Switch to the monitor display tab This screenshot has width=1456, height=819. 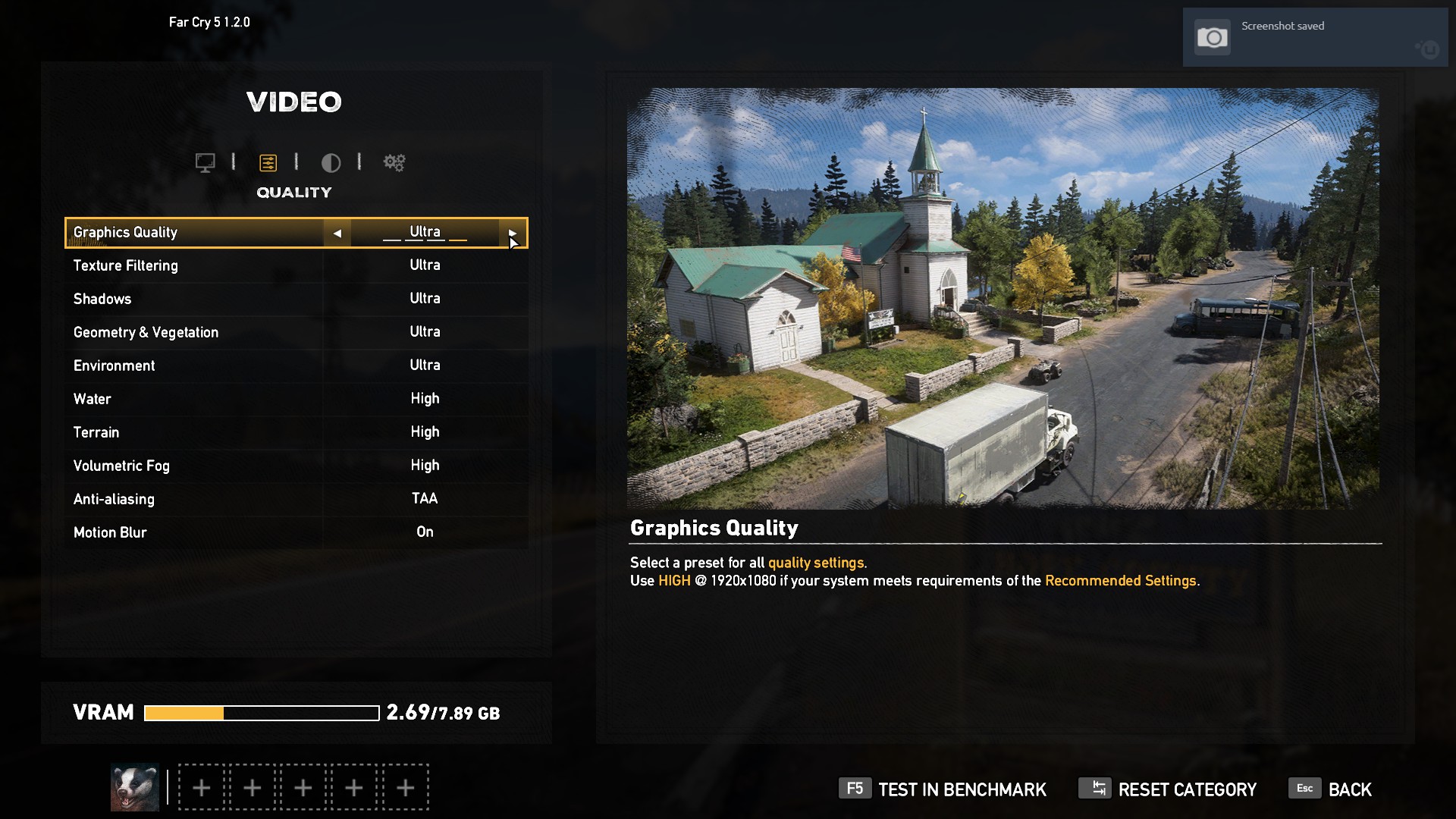pyautogui.click(x=205, y=162)
